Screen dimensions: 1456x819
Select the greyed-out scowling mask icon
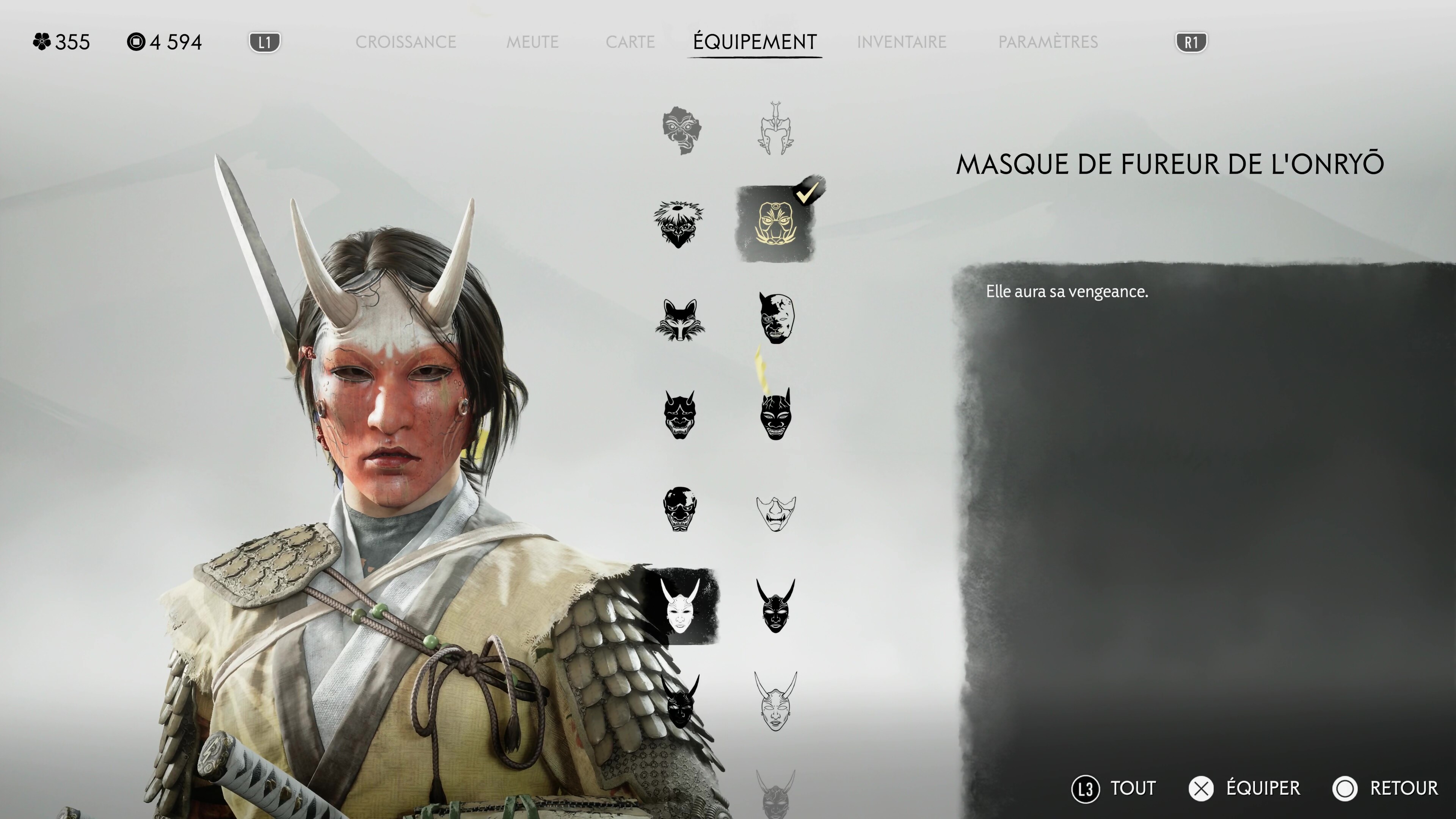[x=681, y=130]
